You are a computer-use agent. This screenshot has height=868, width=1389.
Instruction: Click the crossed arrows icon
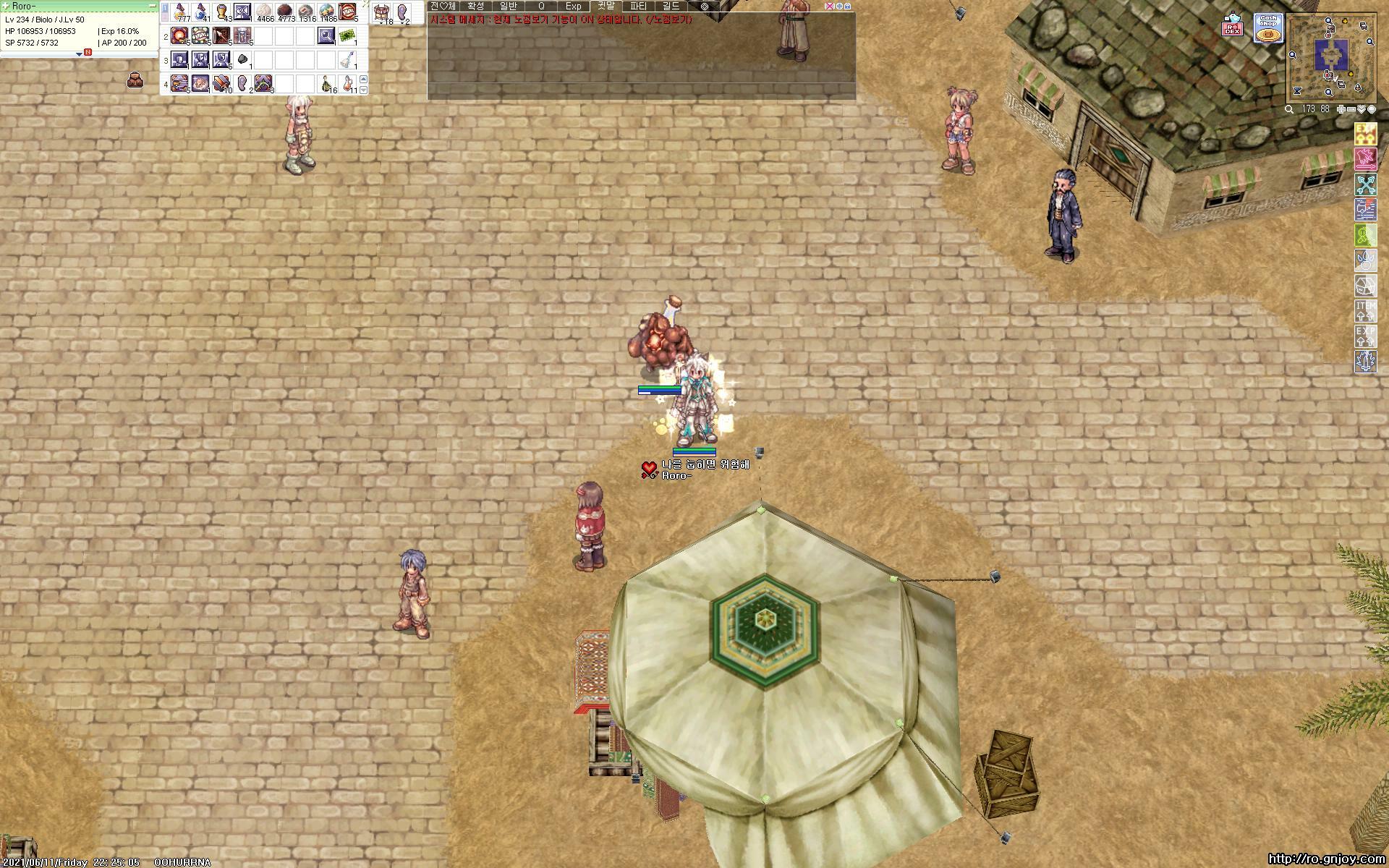pos(1365,184)
